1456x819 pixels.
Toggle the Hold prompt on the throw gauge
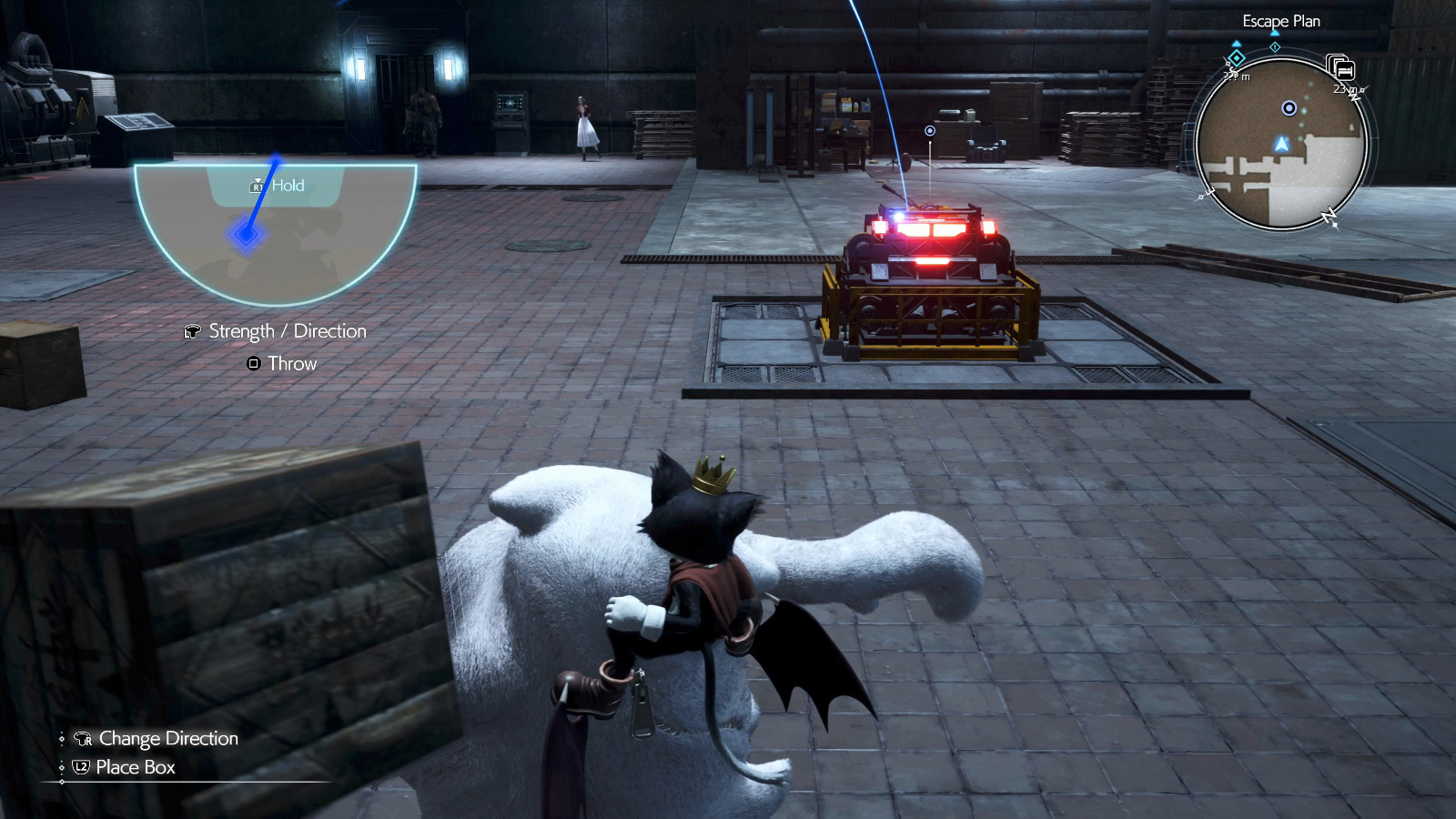coord(278,185)
